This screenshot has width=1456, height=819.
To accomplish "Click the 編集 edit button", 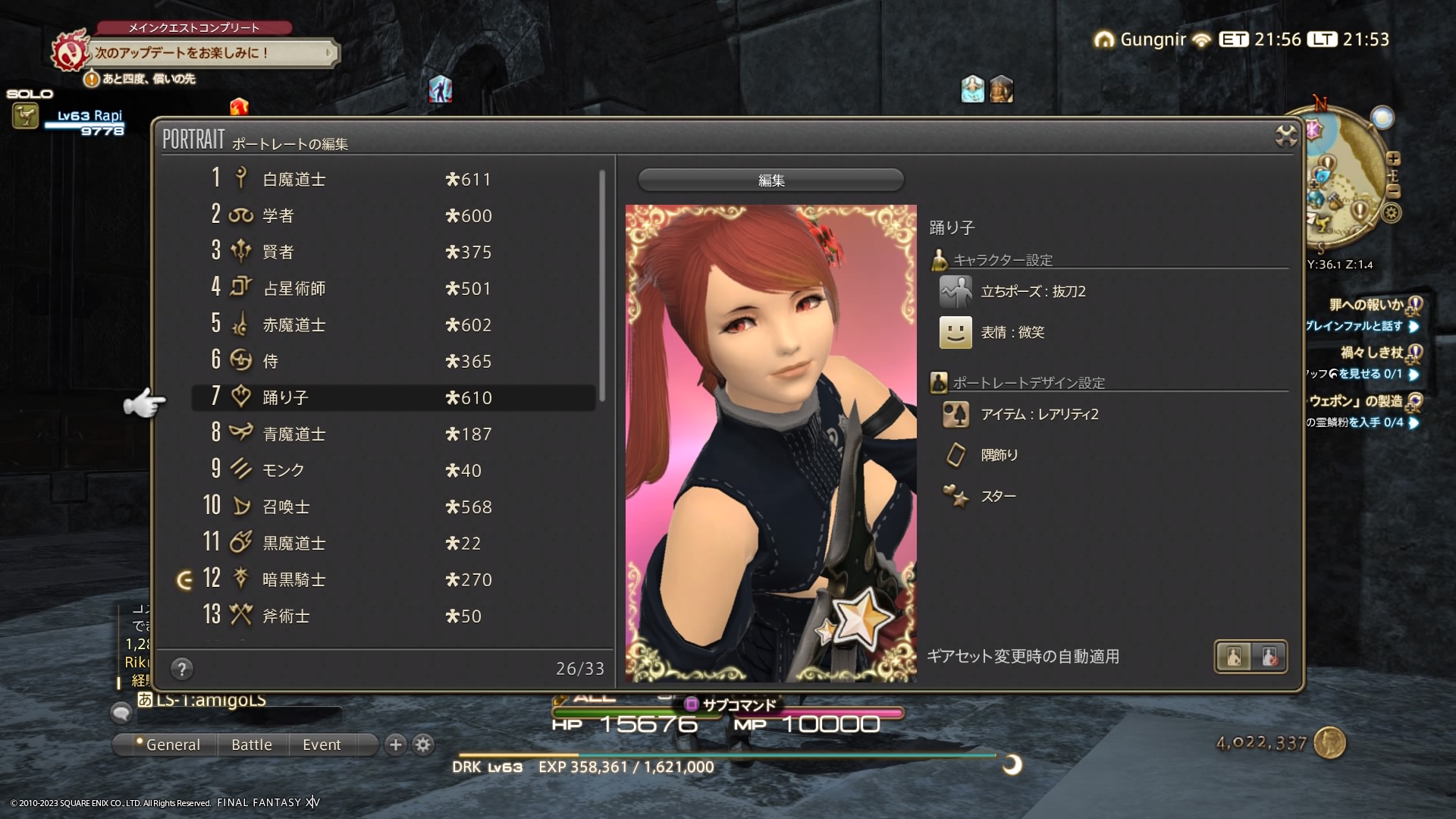I will 770,180.
